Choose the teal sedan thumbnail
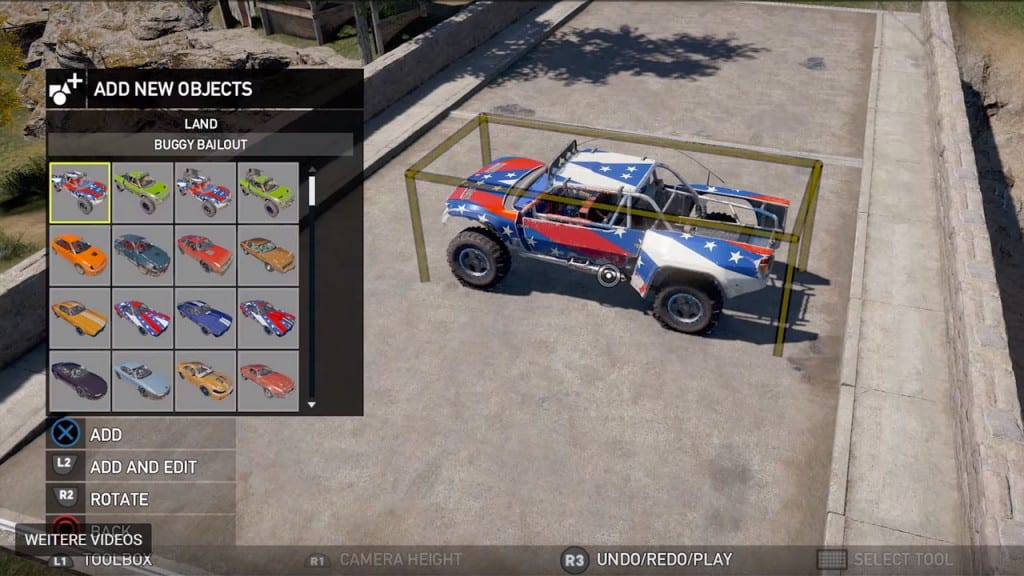Image resolution: width=1024 pixels, height=576 pixels. coord(142,255)
